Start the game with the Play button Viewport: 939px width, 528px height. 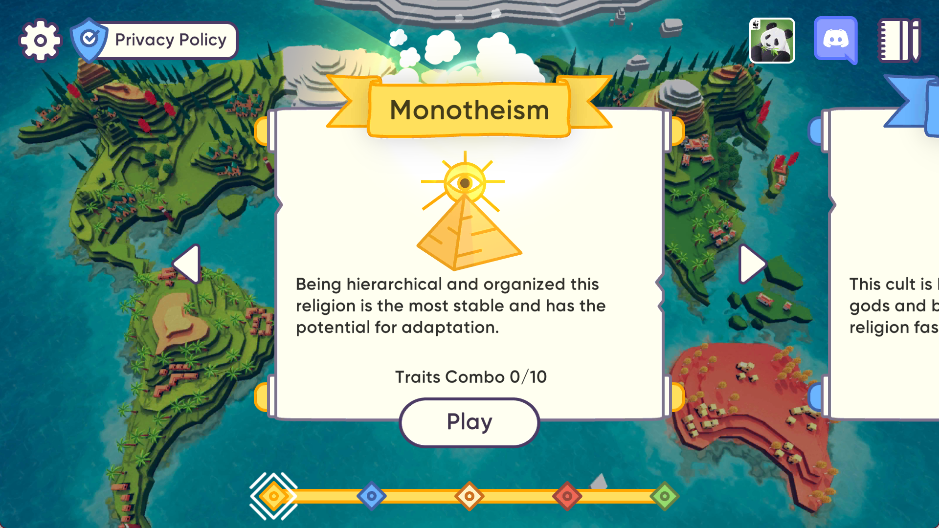[x=469, y=422]
